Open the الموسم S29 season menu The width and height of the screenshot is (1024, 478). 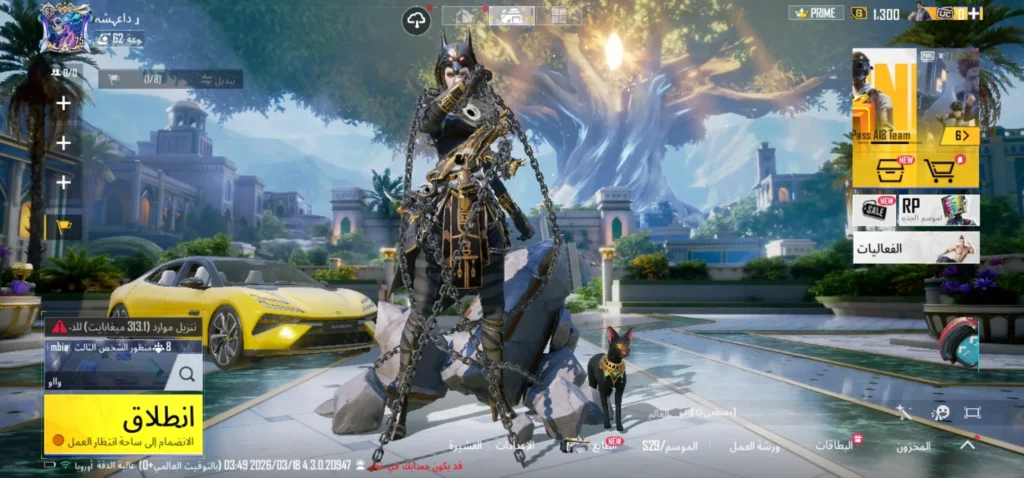click(670, 445)
